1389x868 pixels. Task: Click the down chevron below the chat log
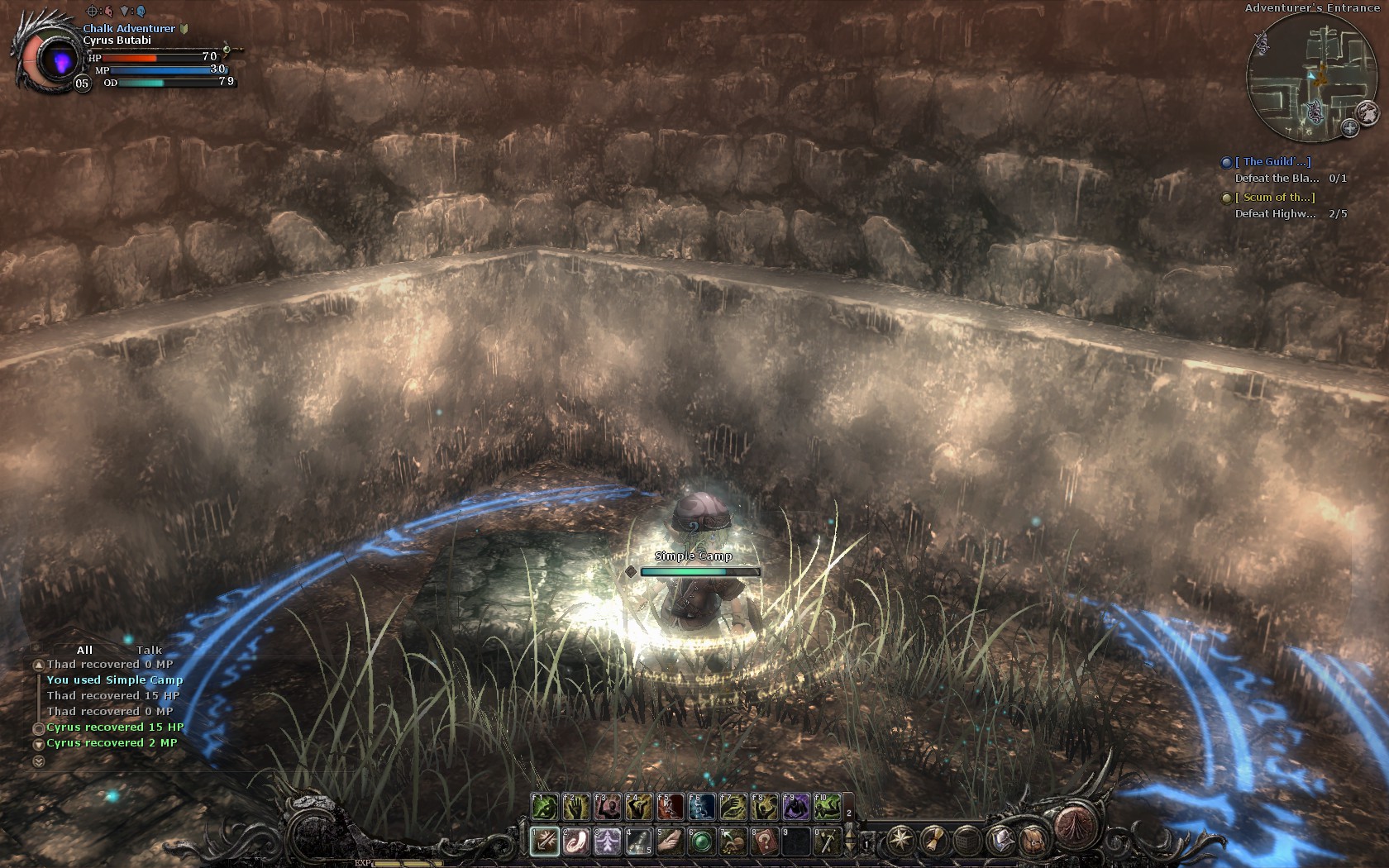39,761
